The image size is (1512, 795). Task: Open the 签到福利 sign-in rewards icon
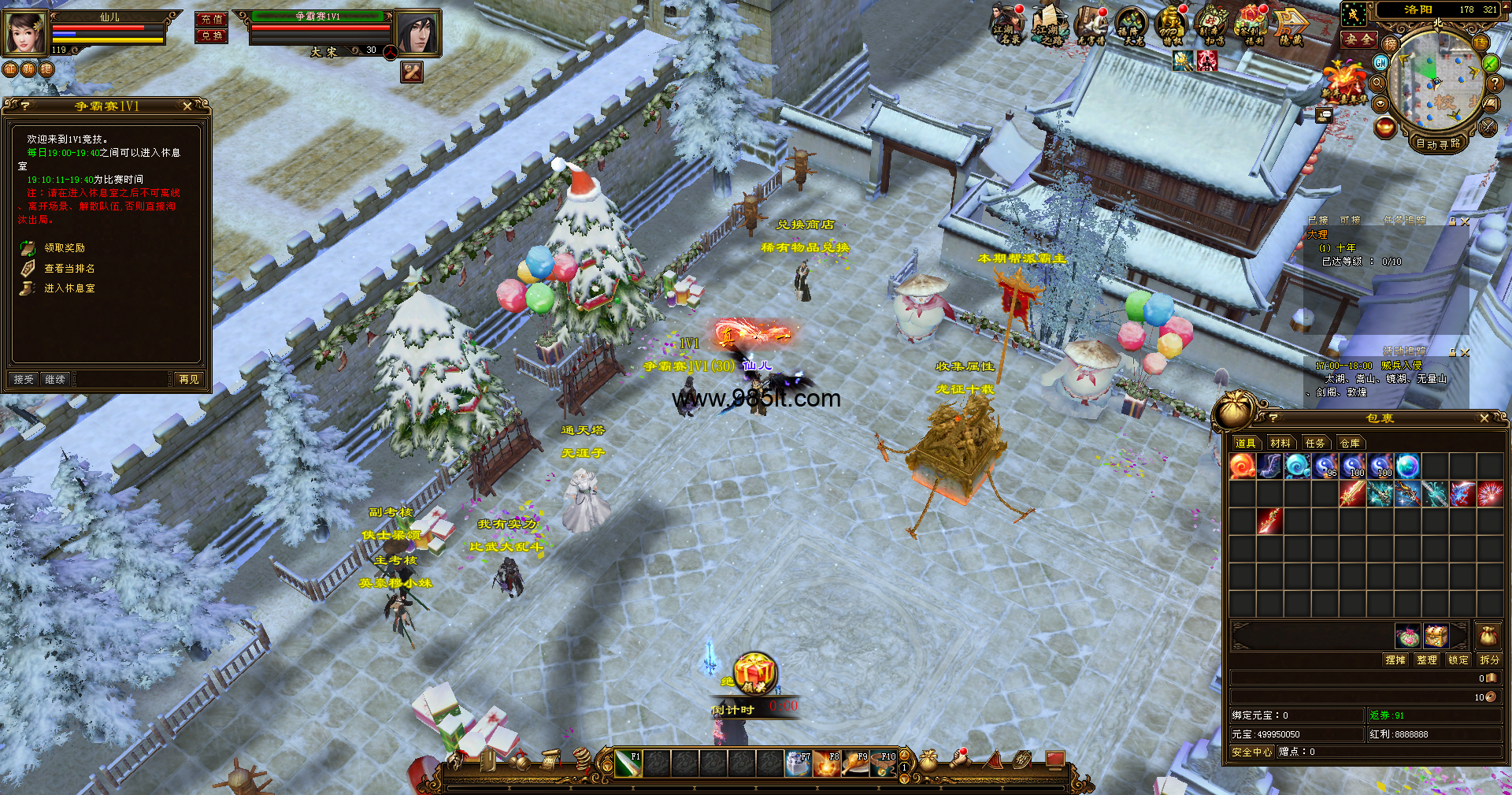(1250, 26)
